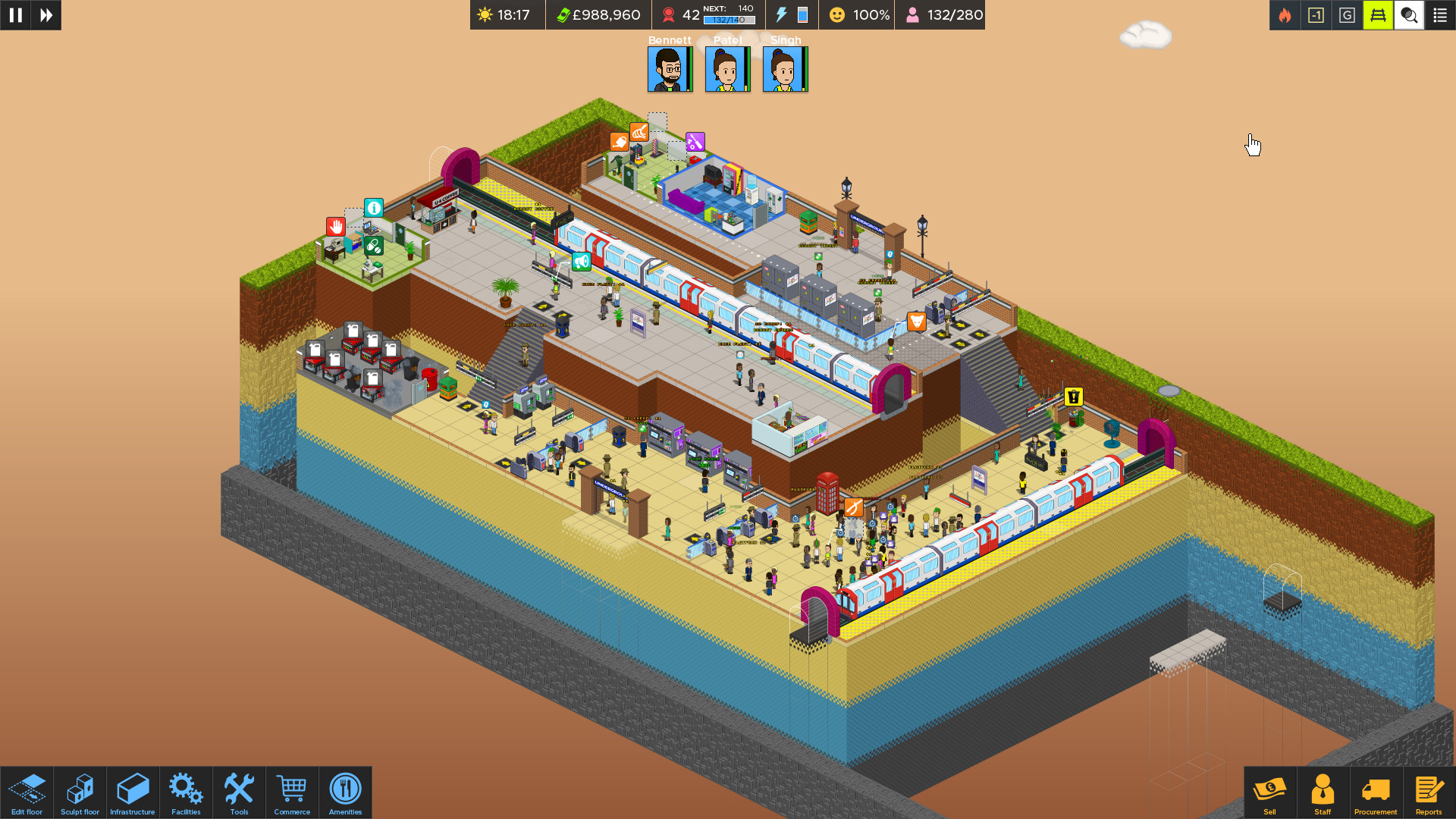Image resolution: width=1456 pixels, height=819 pixels.
Task: Open the Infrastructure build menu
Action: [133, 792]
